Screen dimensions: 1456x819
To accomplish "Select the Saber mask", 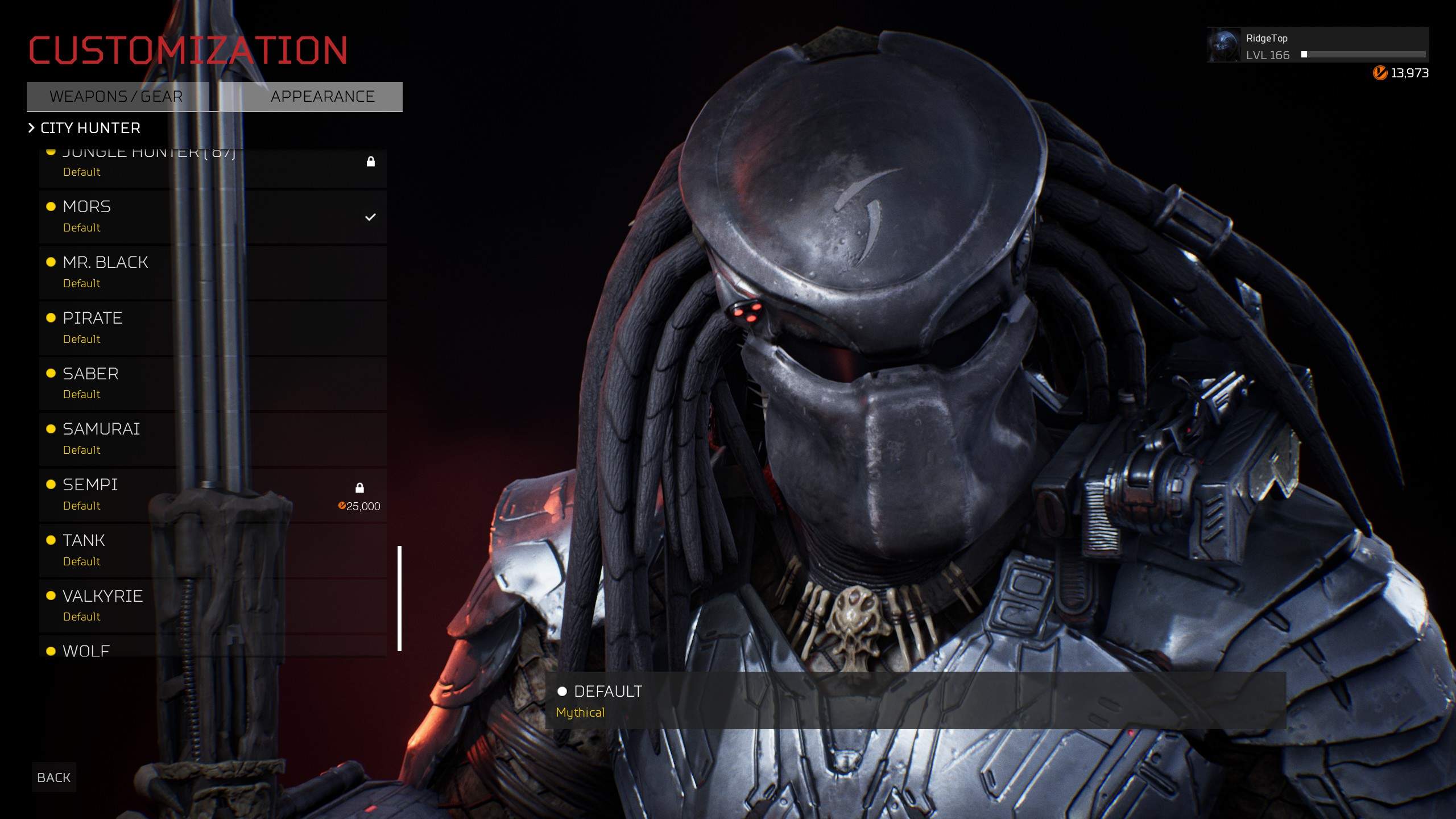I will 213,384.
